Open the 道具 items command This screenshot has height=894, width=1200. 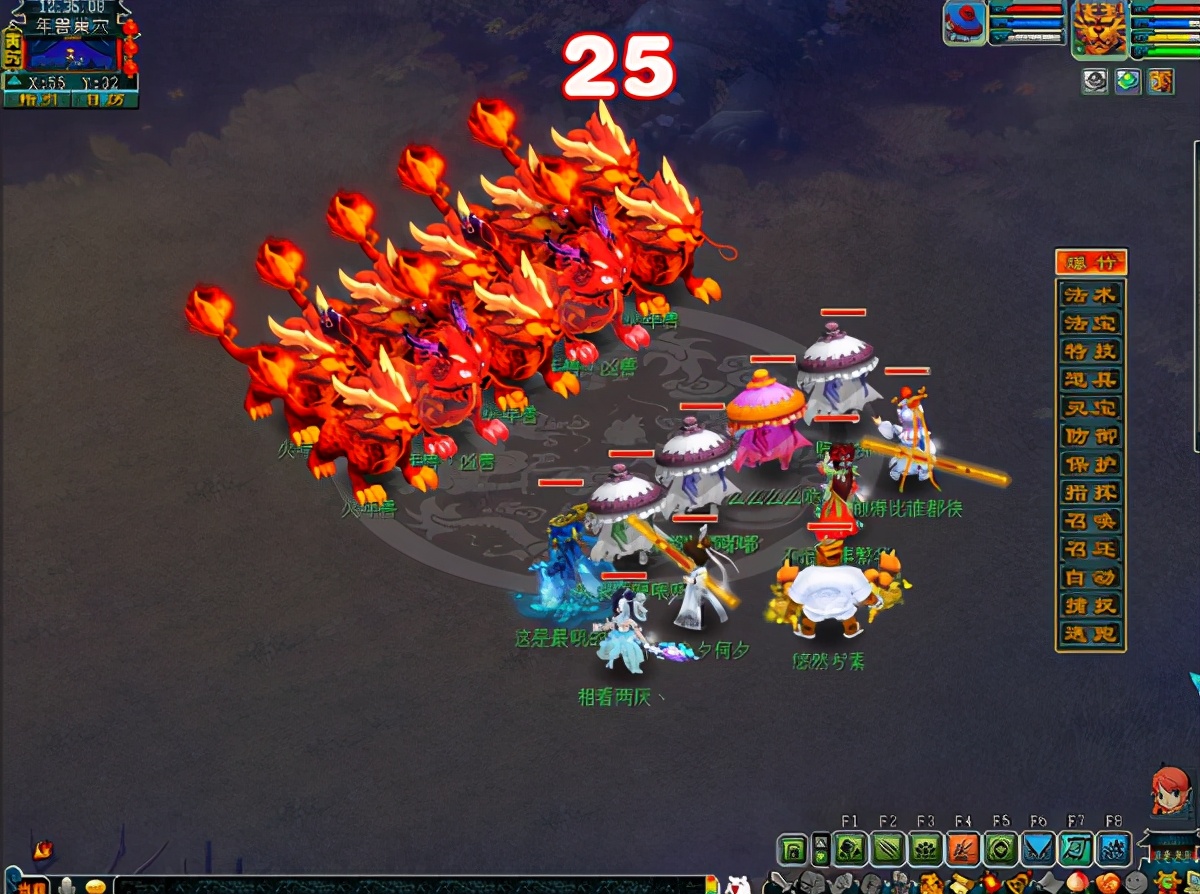tap(1091, 380)
